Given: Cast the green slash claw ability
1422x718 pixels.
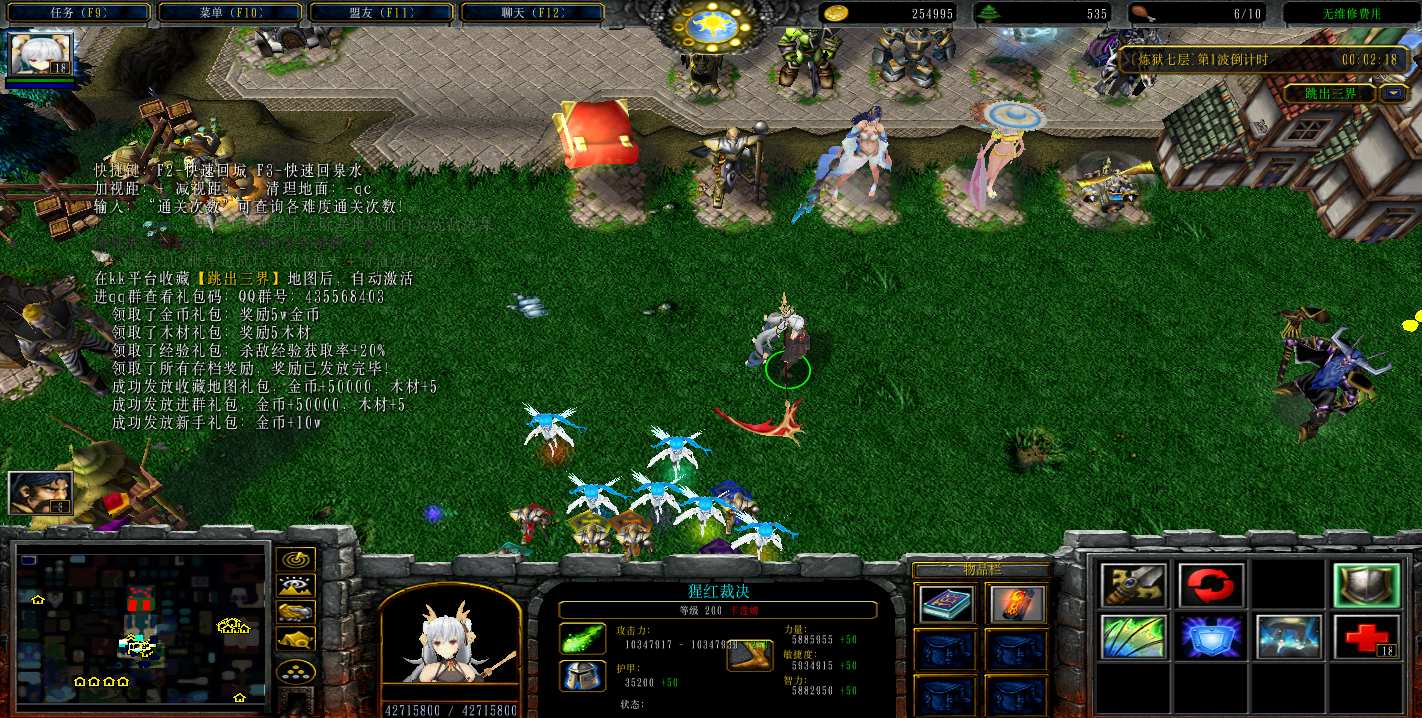Looking at the screenshot, I should [1133, 637].
